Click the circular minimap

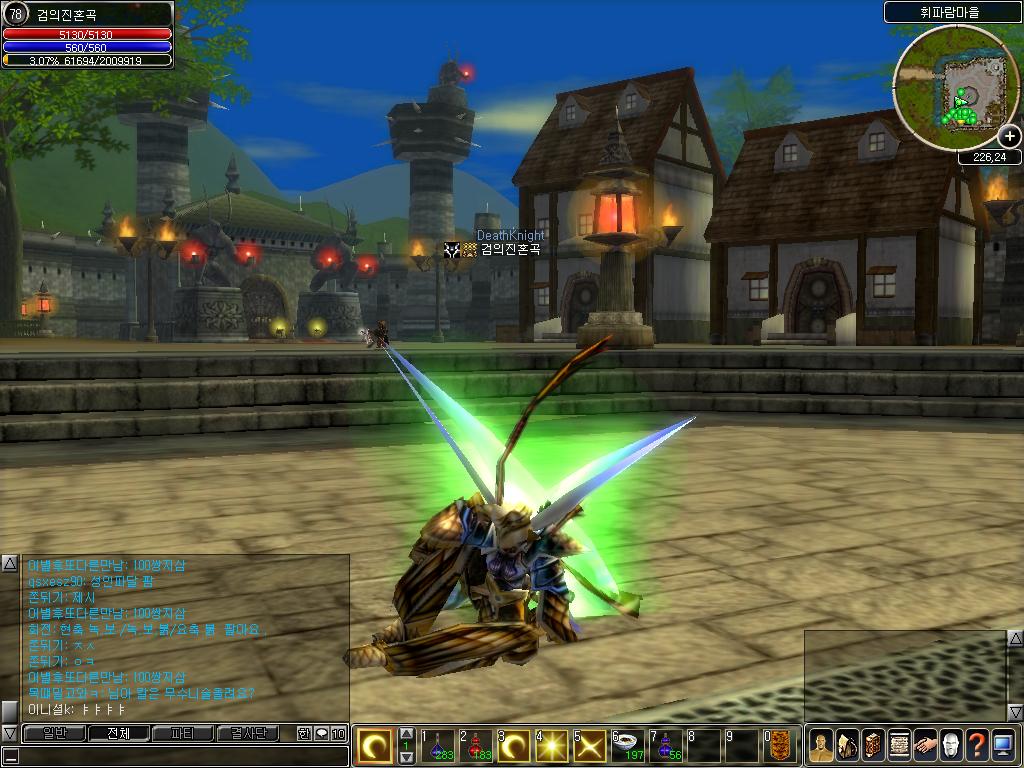[950, 88]
